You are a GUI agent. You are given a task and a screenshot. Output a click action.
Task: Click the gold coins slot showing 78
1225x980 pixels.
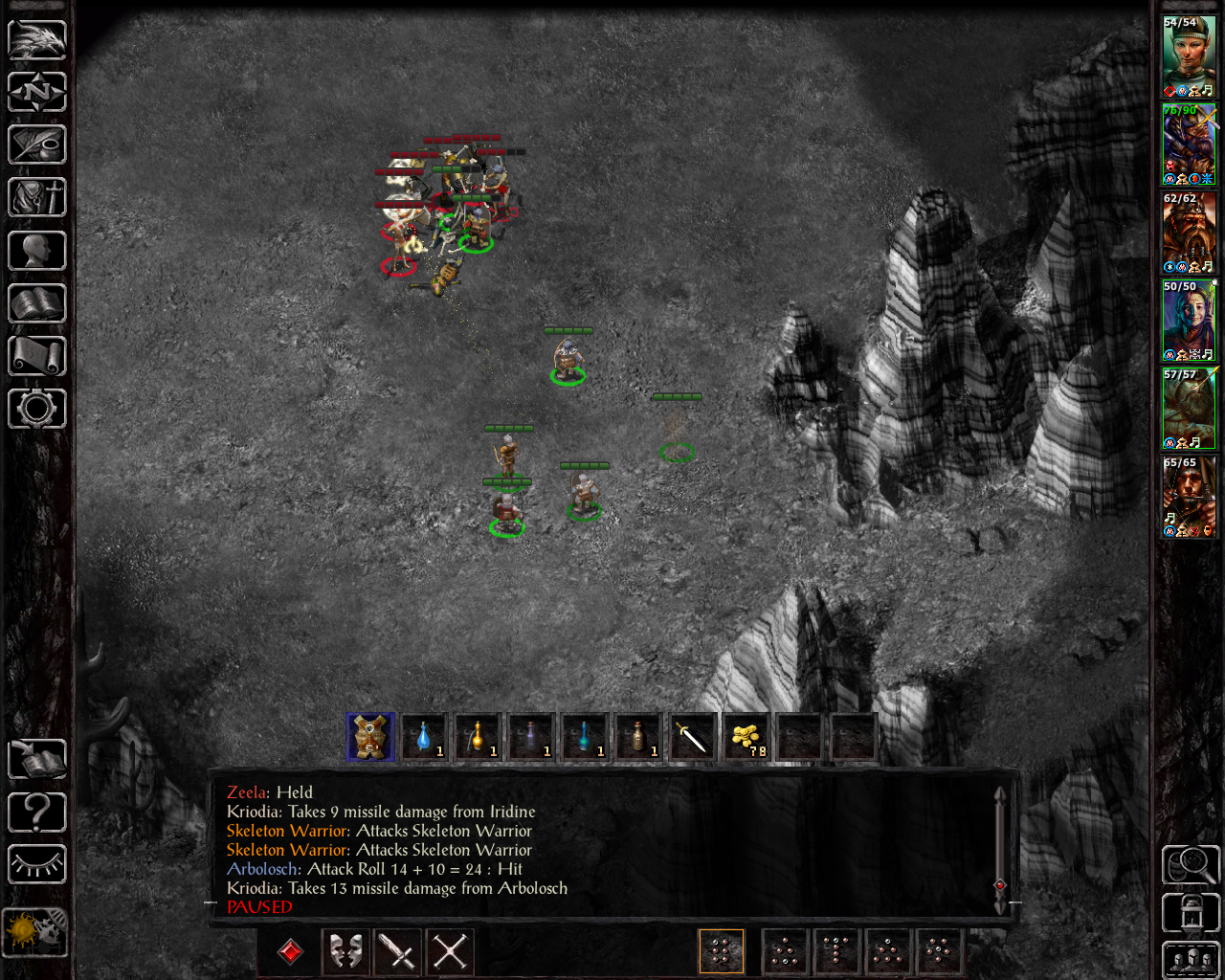pyautogui.click(x=746, y=737)
